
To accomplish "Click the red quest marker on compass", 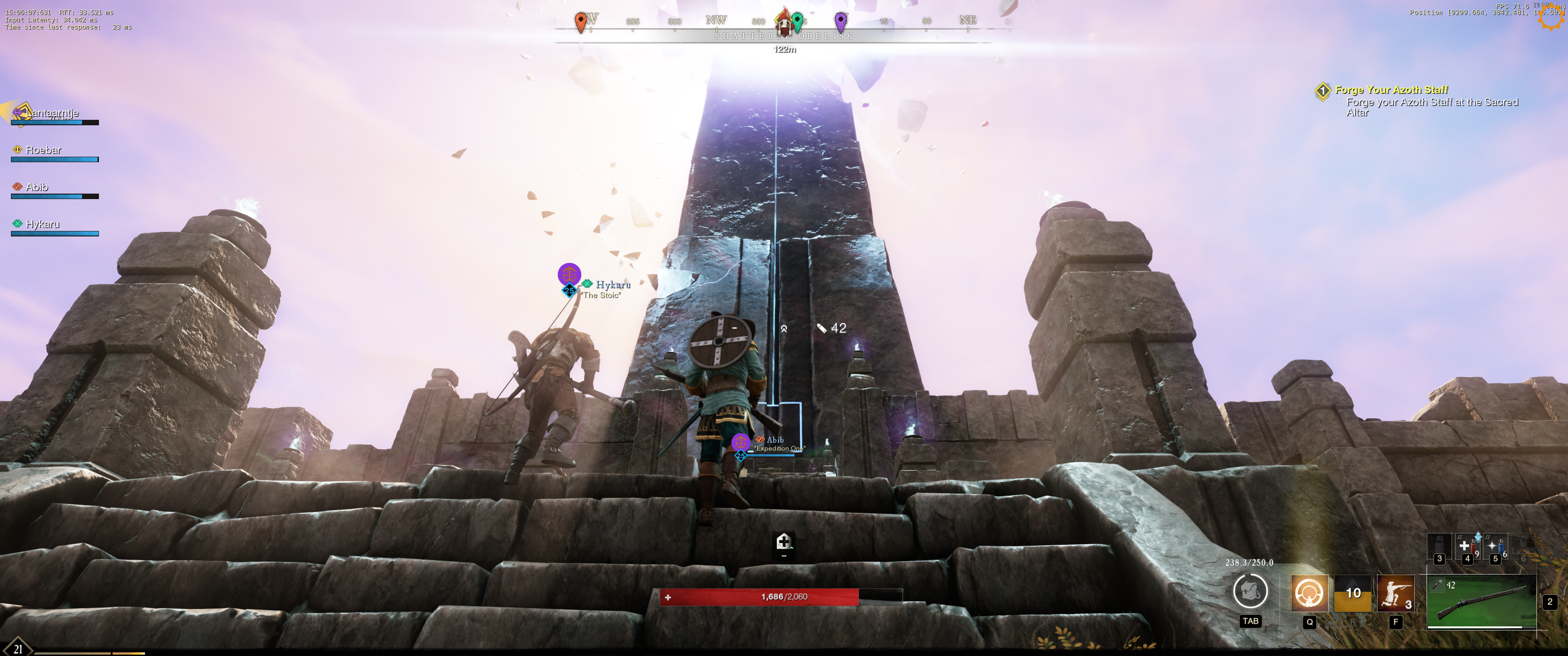I will click(x=784, y=22).
